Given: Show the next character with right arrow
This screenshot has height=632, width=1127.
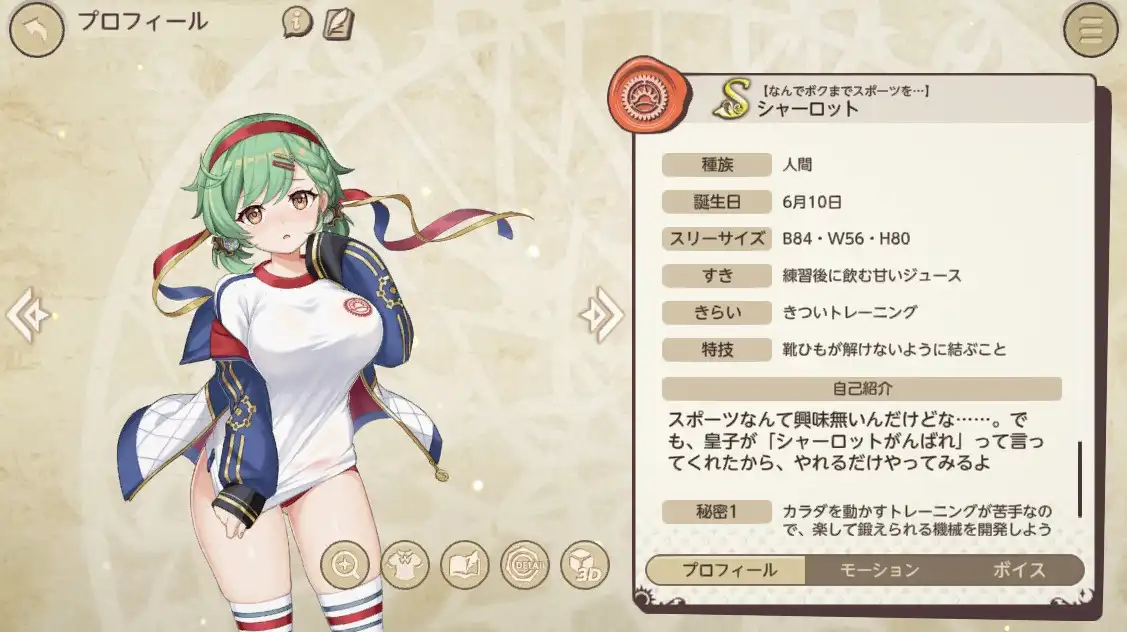Looking at the screenshot, I should pyautogui.click(x=601, y=315).
